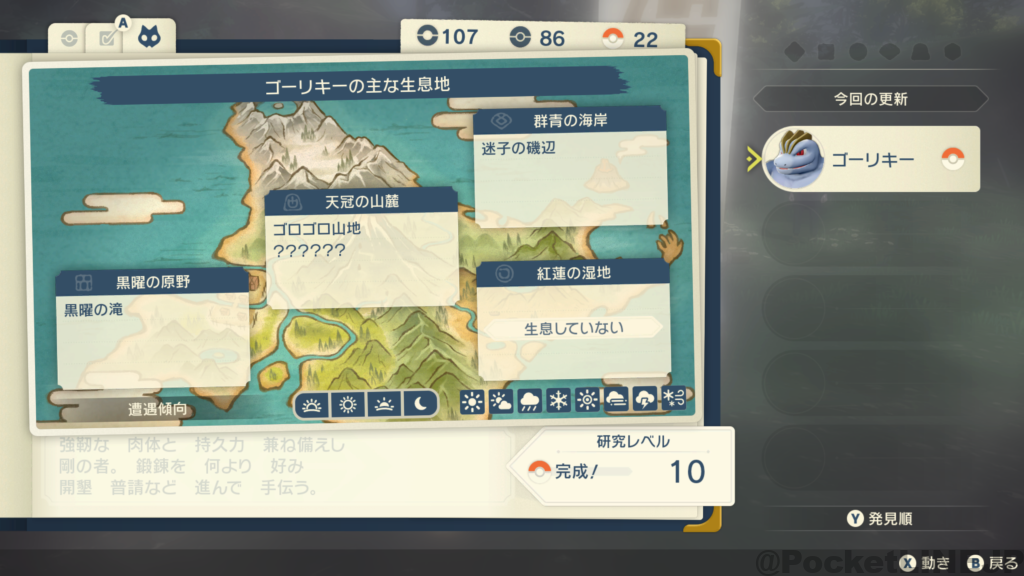This screenshot has height=576, width=1024.
Task: Click the partly cloudy weather icon
Action: point(501,402)
